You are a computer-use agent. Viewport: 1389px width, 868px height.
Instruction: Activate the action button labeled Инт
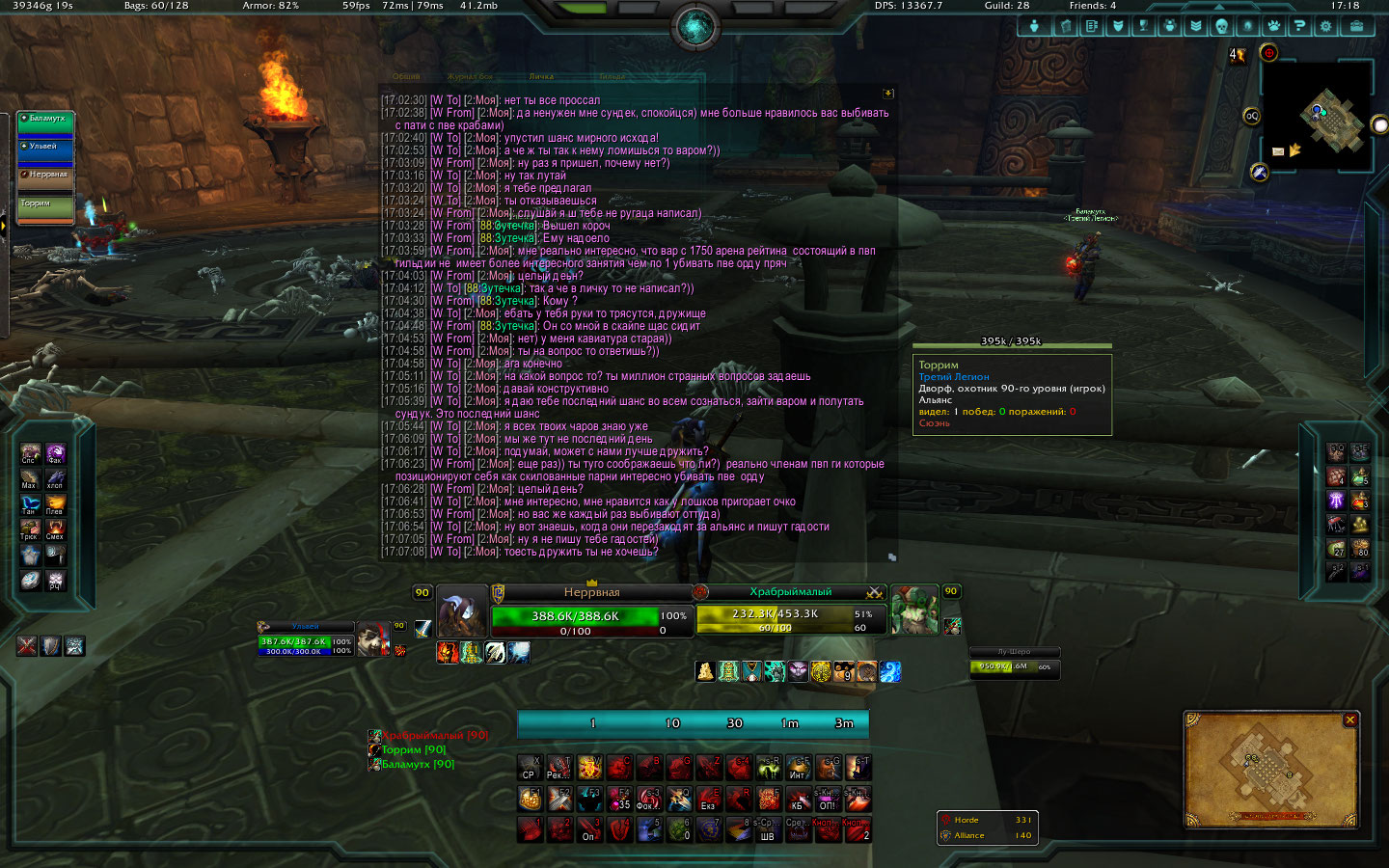coord(798,768)
